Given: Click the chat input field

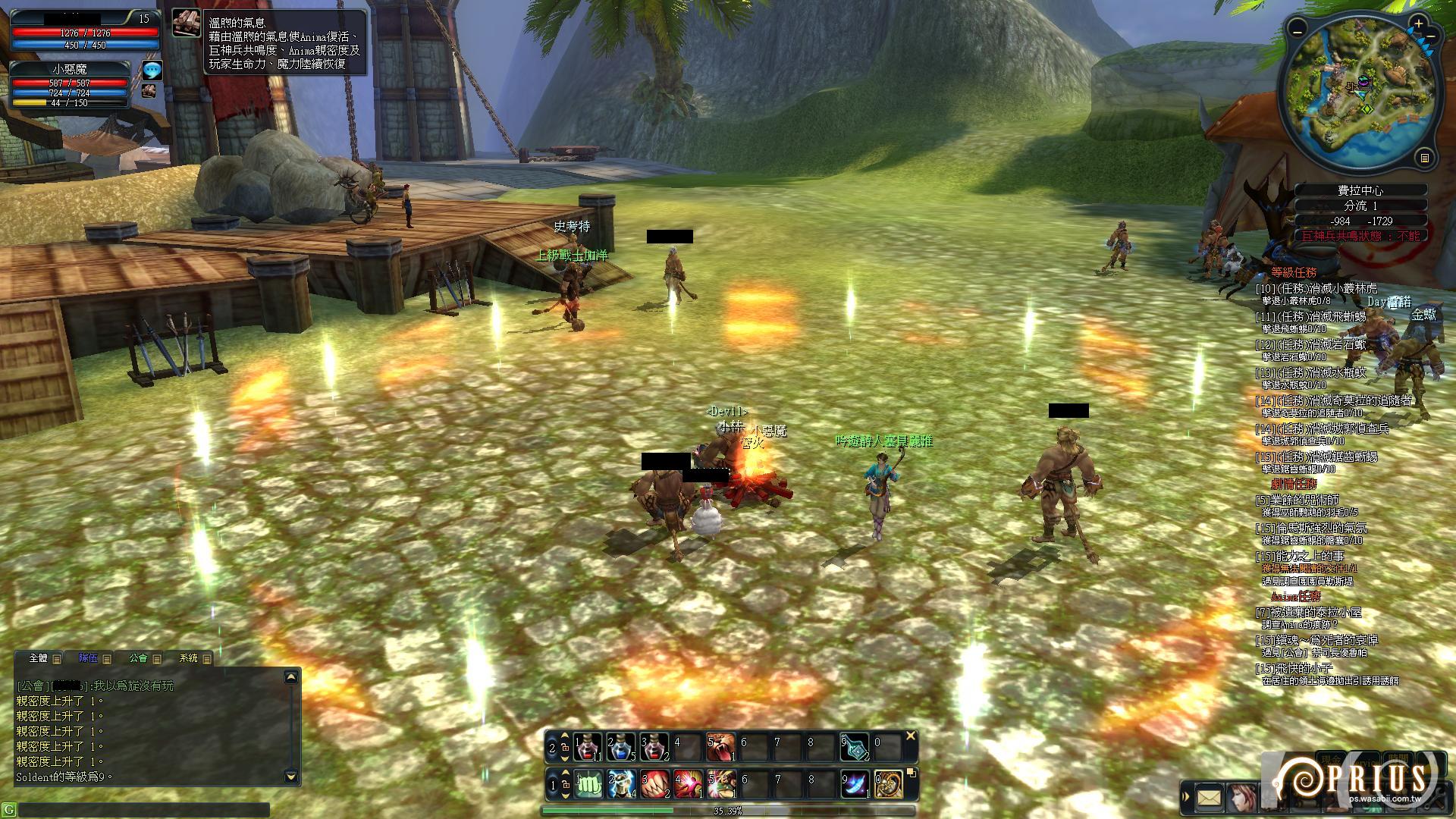Looking at the screenshot, I should [140, 809].
